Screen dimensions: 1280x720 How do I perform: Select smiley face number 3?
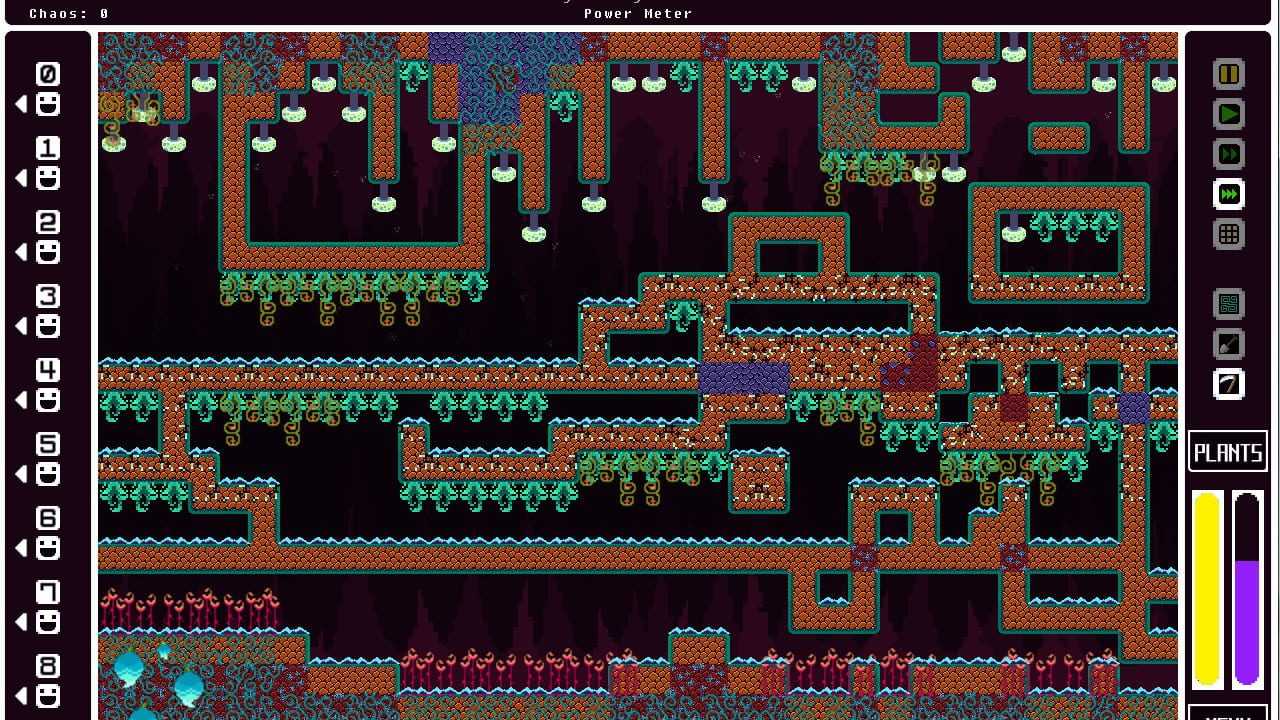47,326
